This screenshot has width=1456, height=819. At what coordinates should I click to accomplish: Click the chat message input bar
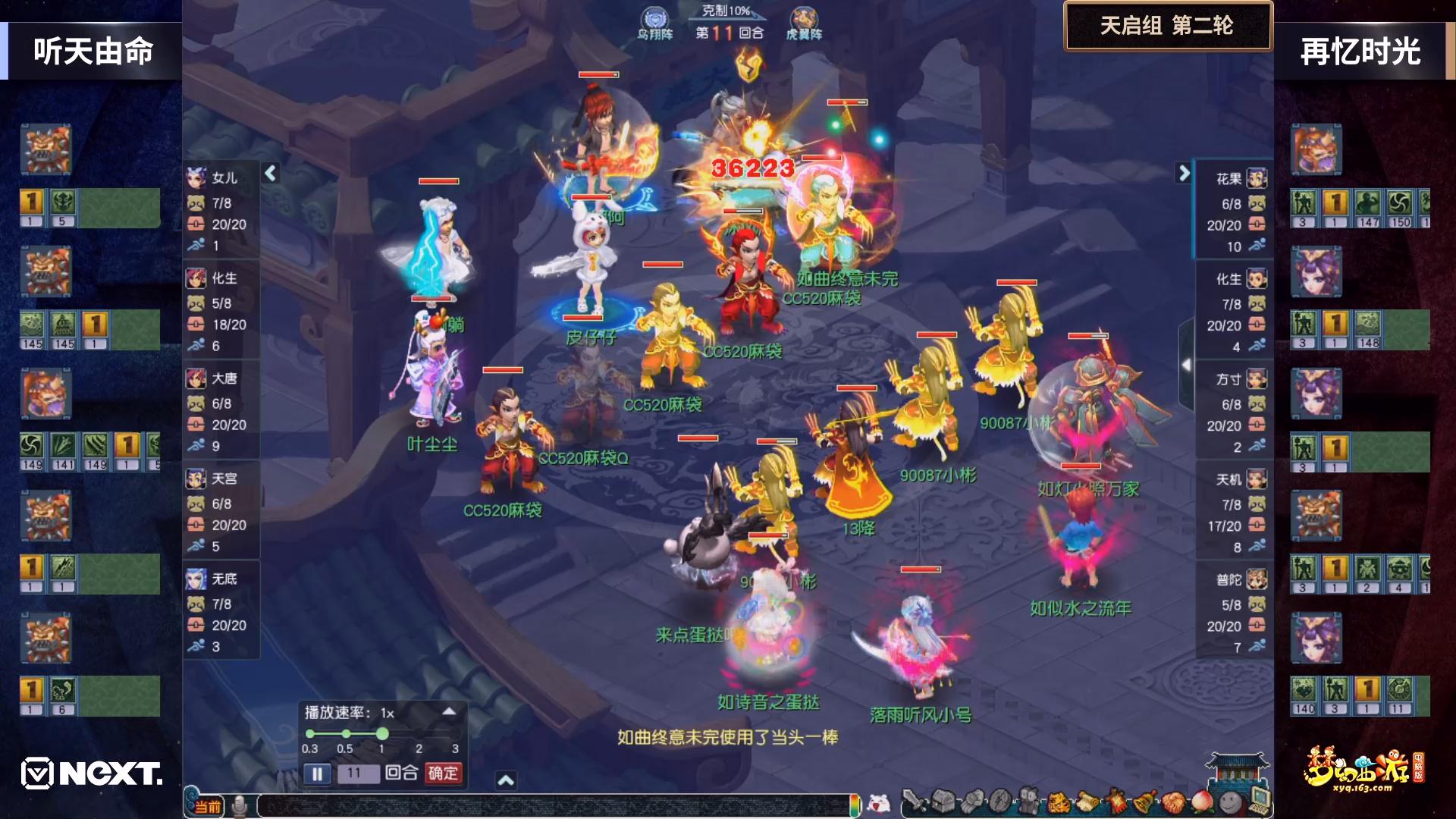click(554, 806)
